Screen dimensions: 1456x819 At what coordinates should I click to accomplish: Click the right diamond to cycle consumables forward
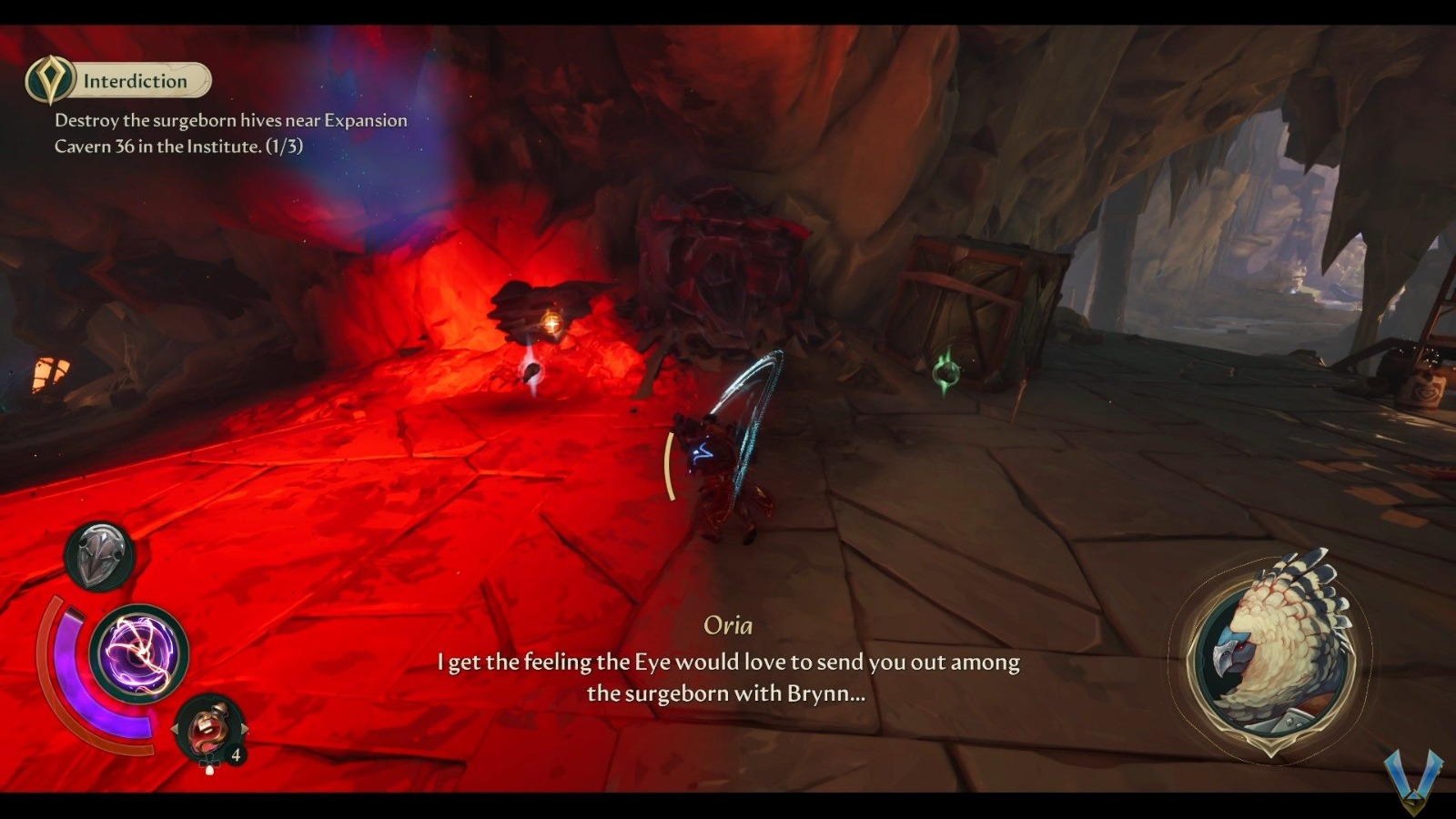tap(244, 726)
